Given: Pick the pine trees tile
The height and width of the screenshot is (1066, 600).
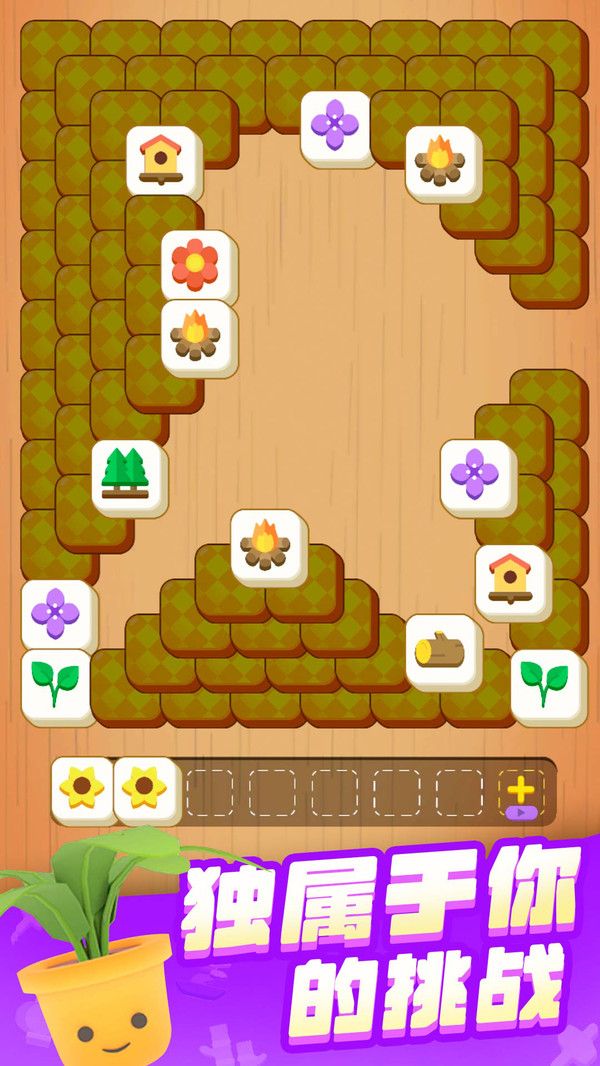Looking at the screenshot, I should 129,476.
